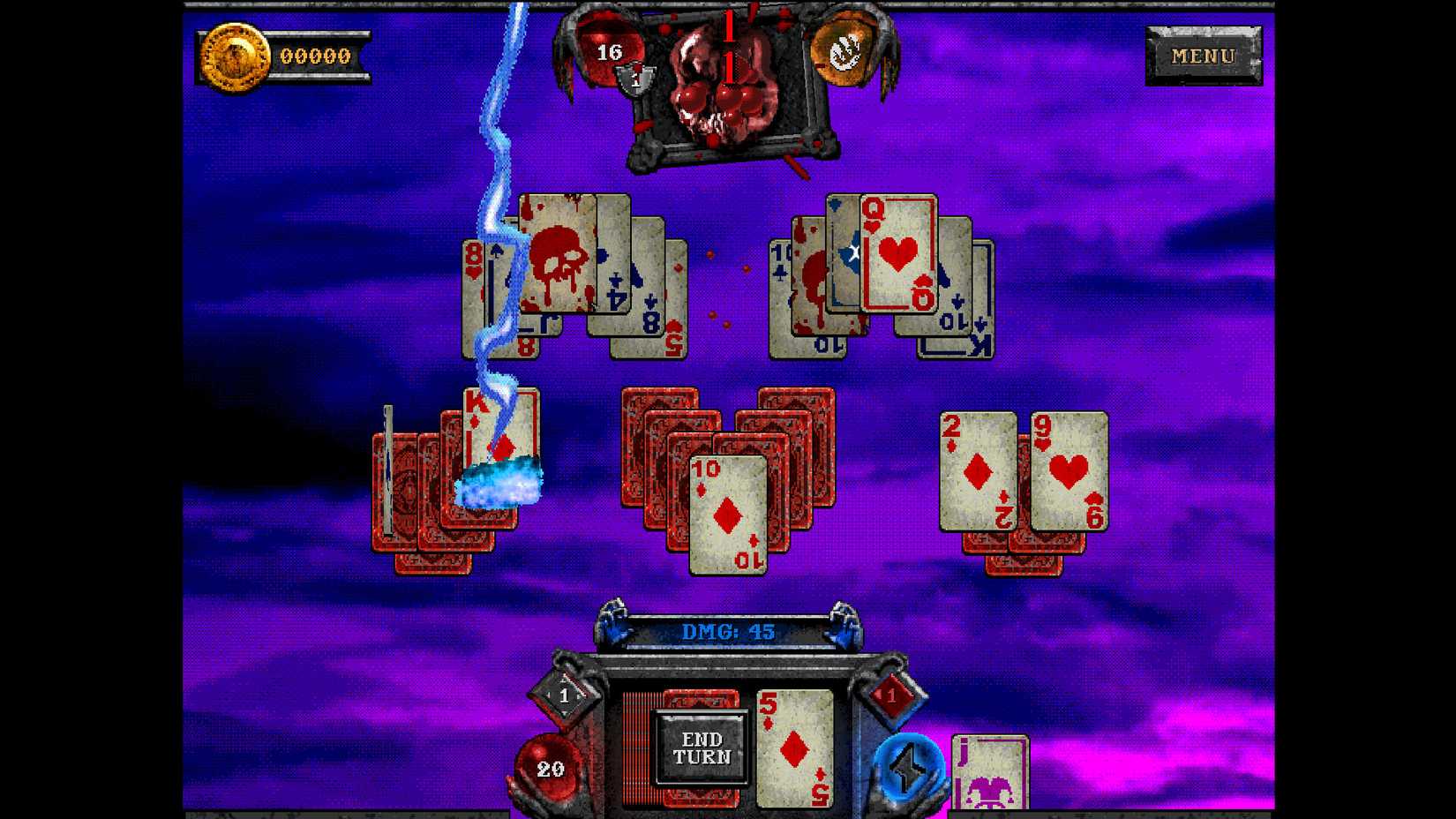
Task: Click the left red diamond counter showing 1
Action: 566,696
